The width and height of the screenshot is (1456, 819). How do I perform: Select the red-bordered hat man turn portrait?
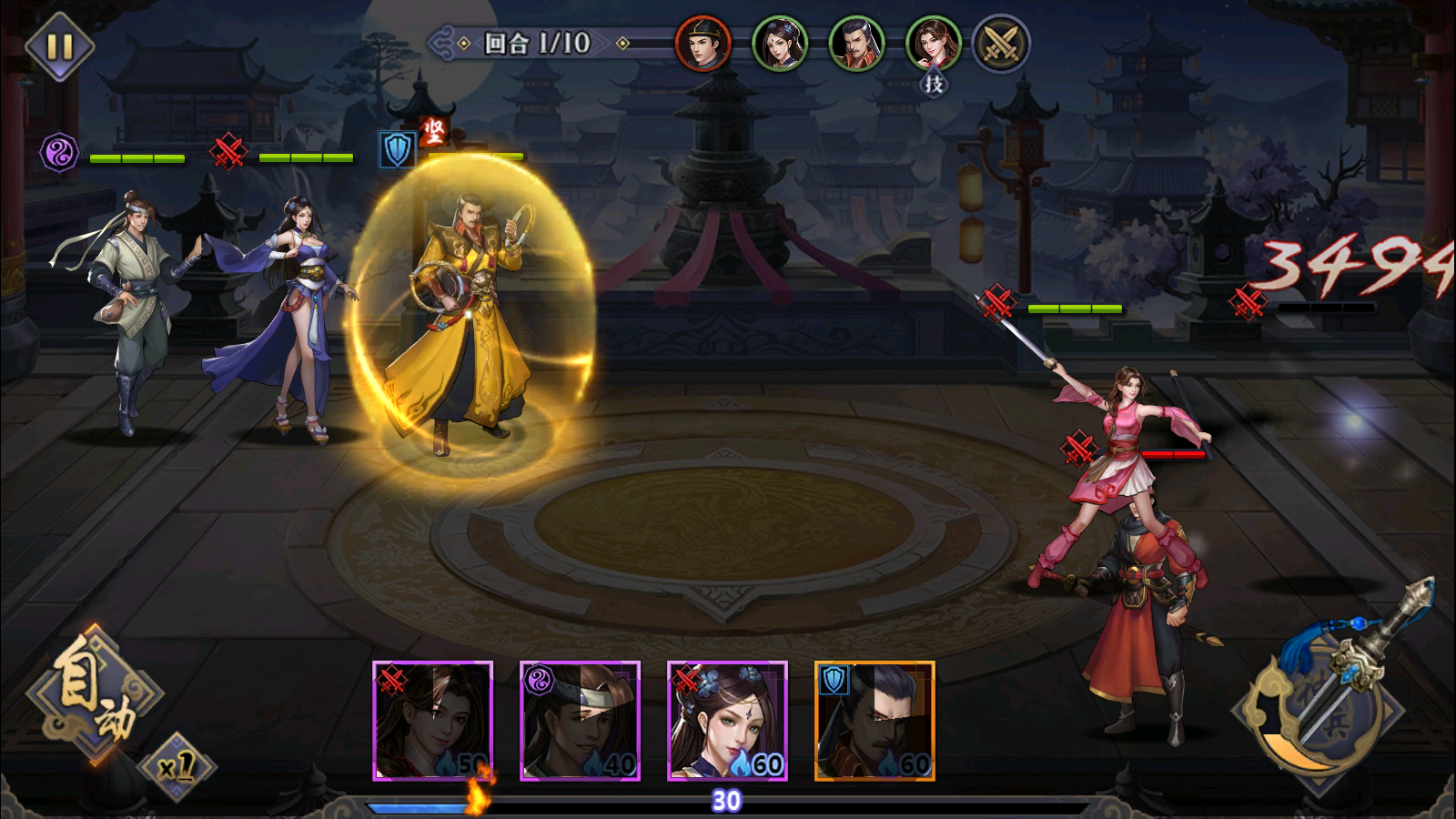tap(703, 44)
